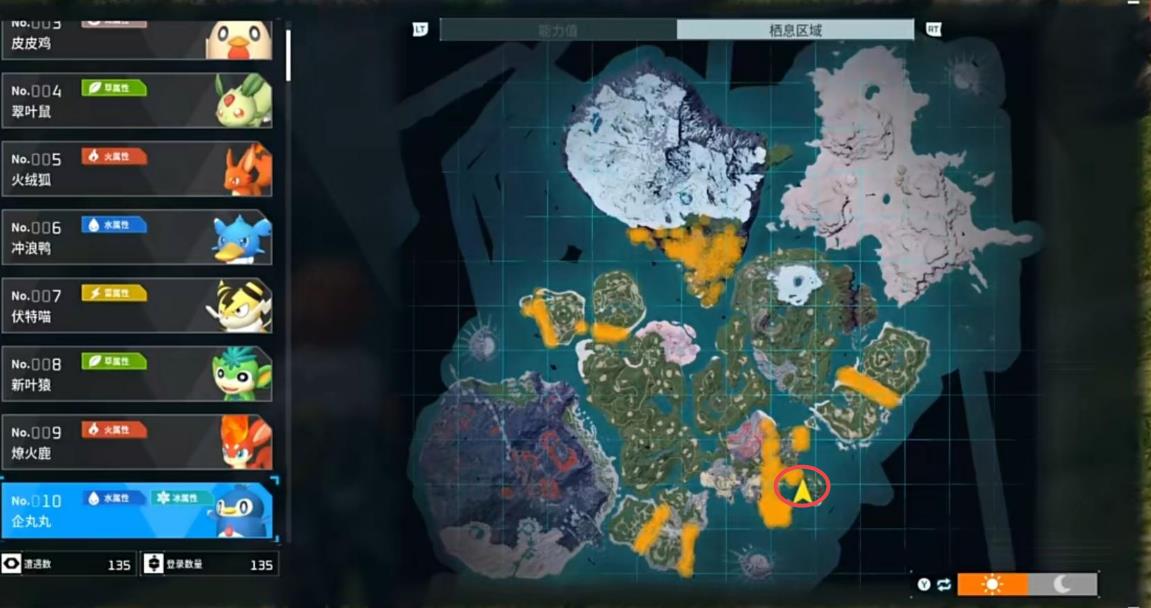Click the Paldeck list scrollbar
This screenshot has width=1151, height=608.
[289, 54]
